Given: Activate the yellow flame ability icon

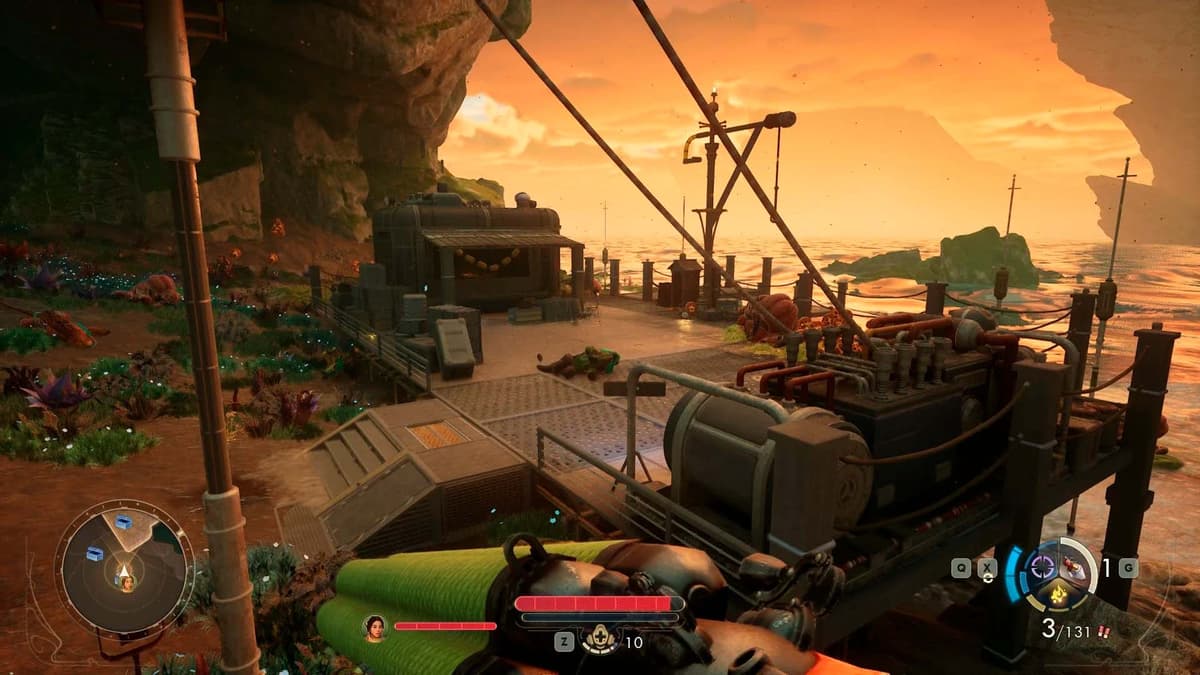Looking at the screenshot, I should click(1060, 597).
